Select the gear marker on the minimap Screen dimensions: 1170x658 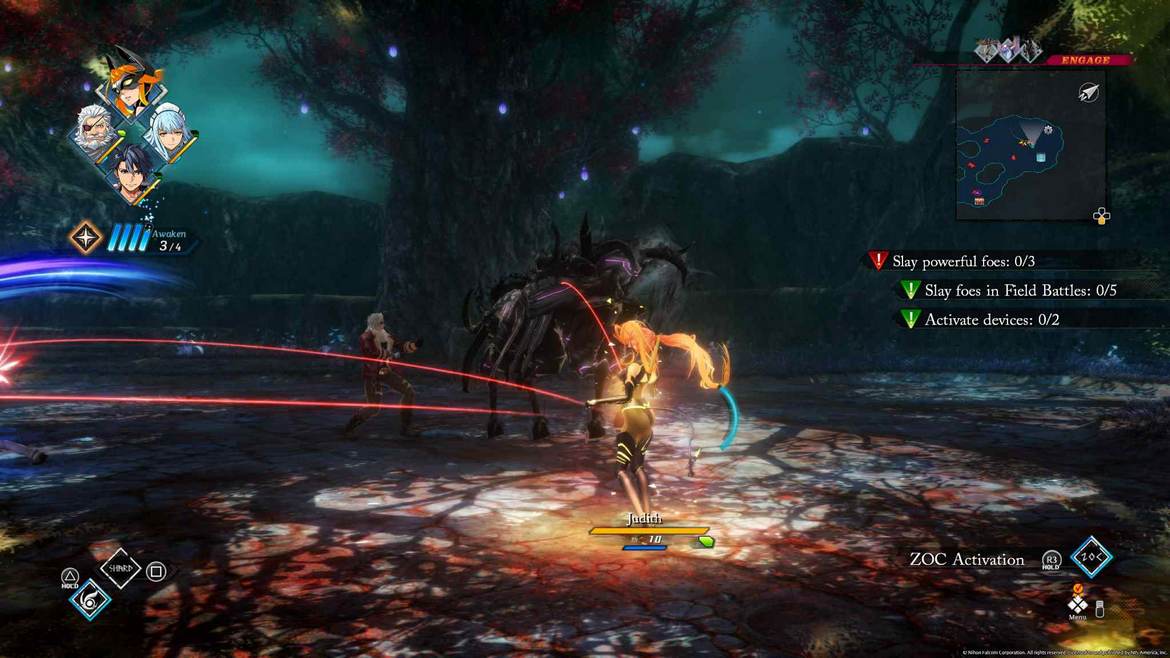pos(1048,130)
